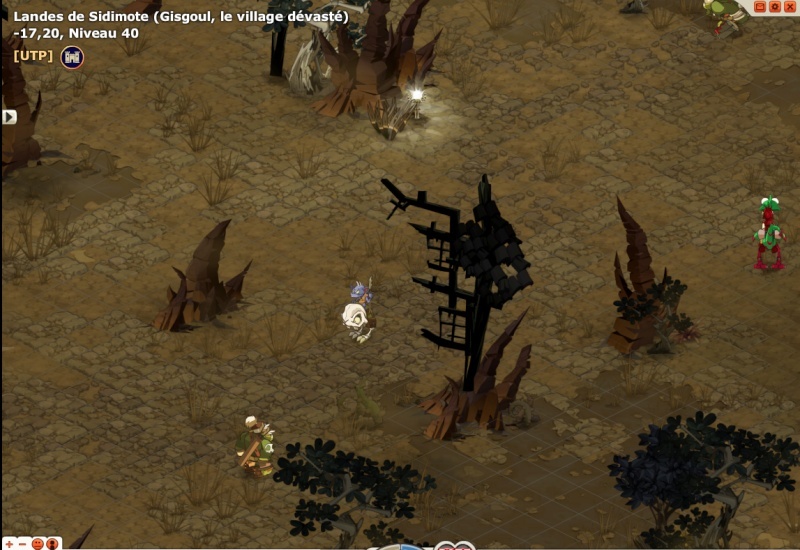Click the plus button on chat bar
This screenshot has width=800, height=550.
8,544
